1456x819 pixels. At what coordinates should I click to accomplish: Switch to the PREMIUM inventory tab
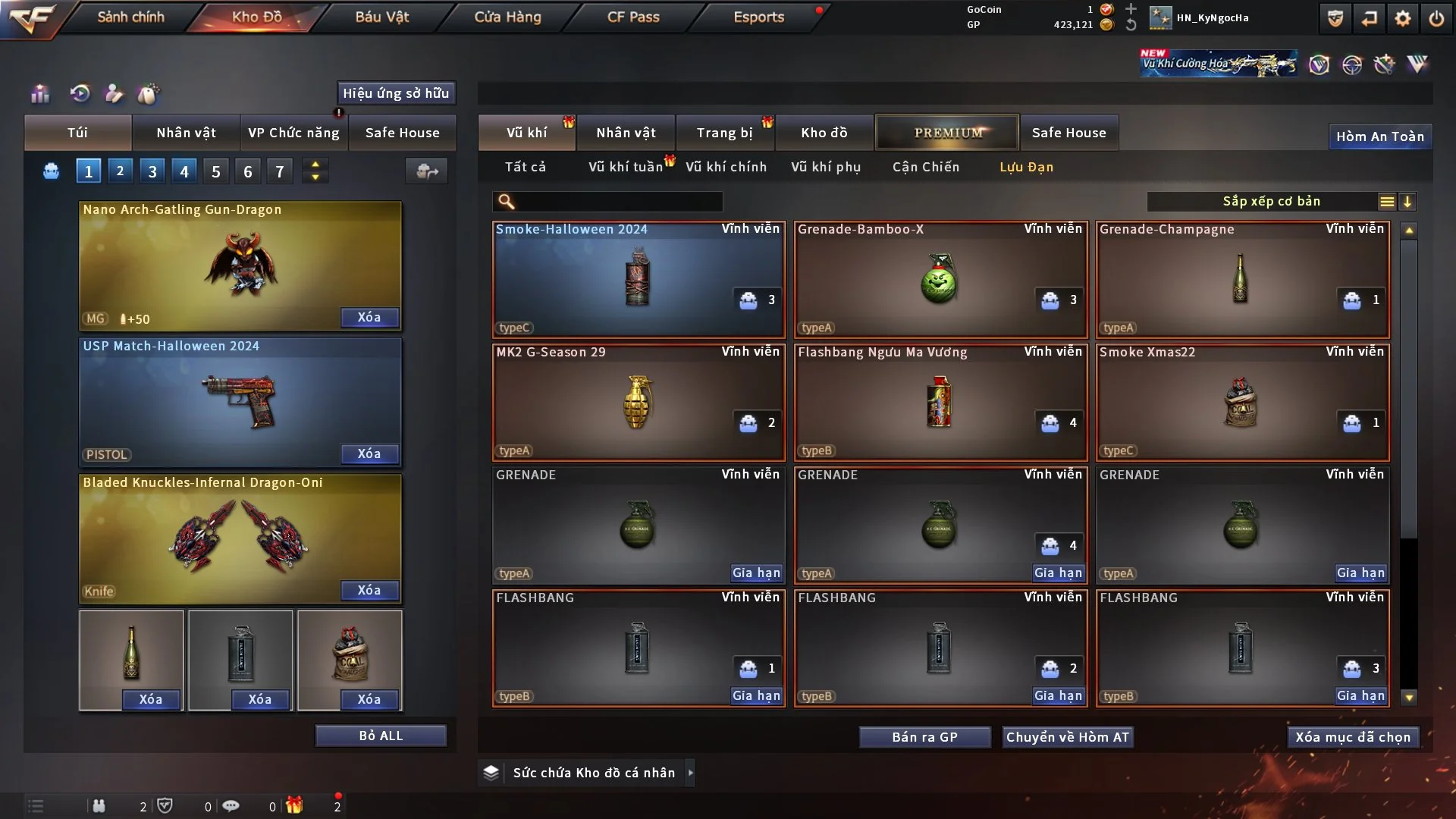948,133
